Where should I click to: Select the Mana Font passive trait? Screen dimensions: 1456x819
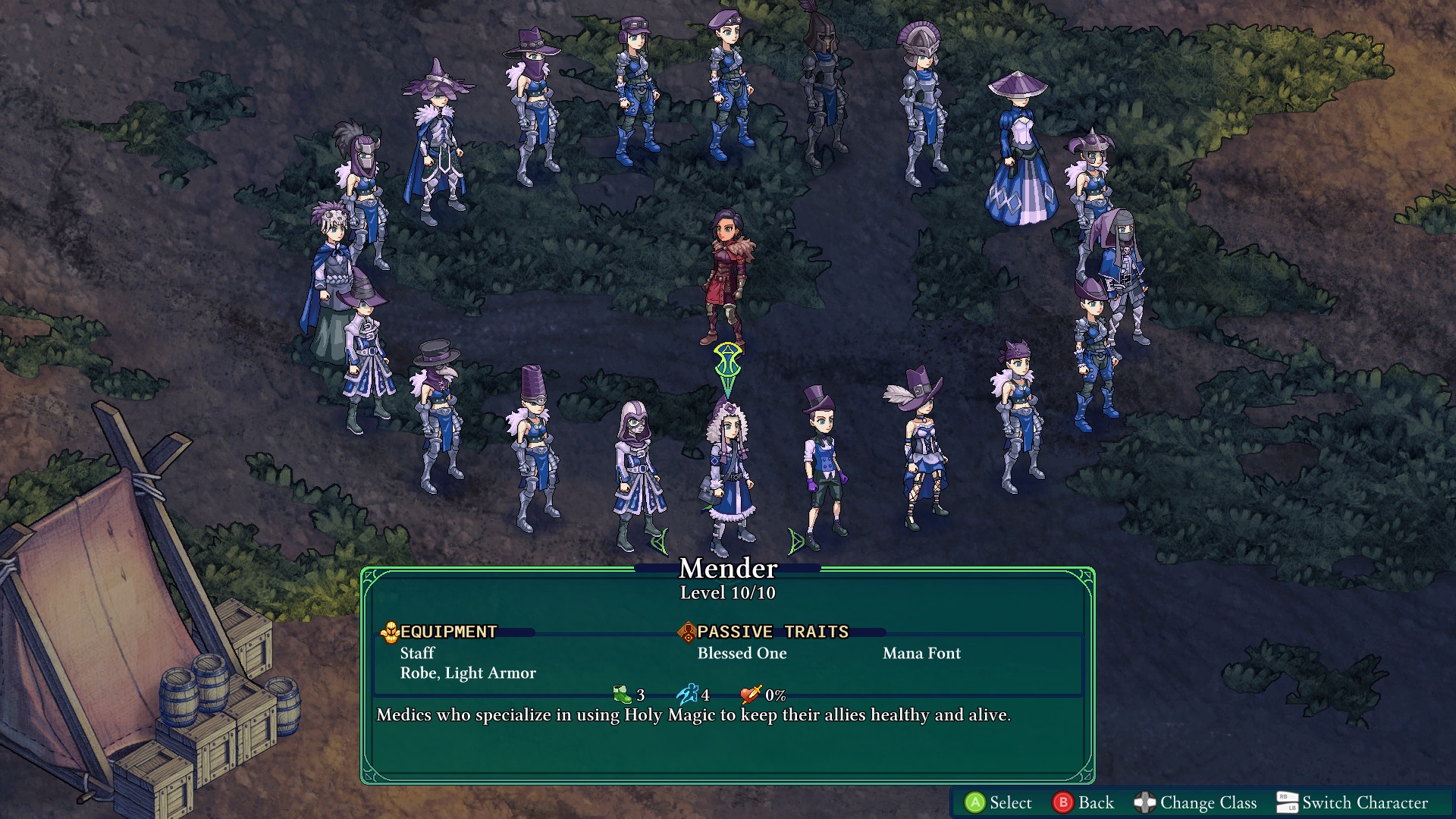[922, 653]
